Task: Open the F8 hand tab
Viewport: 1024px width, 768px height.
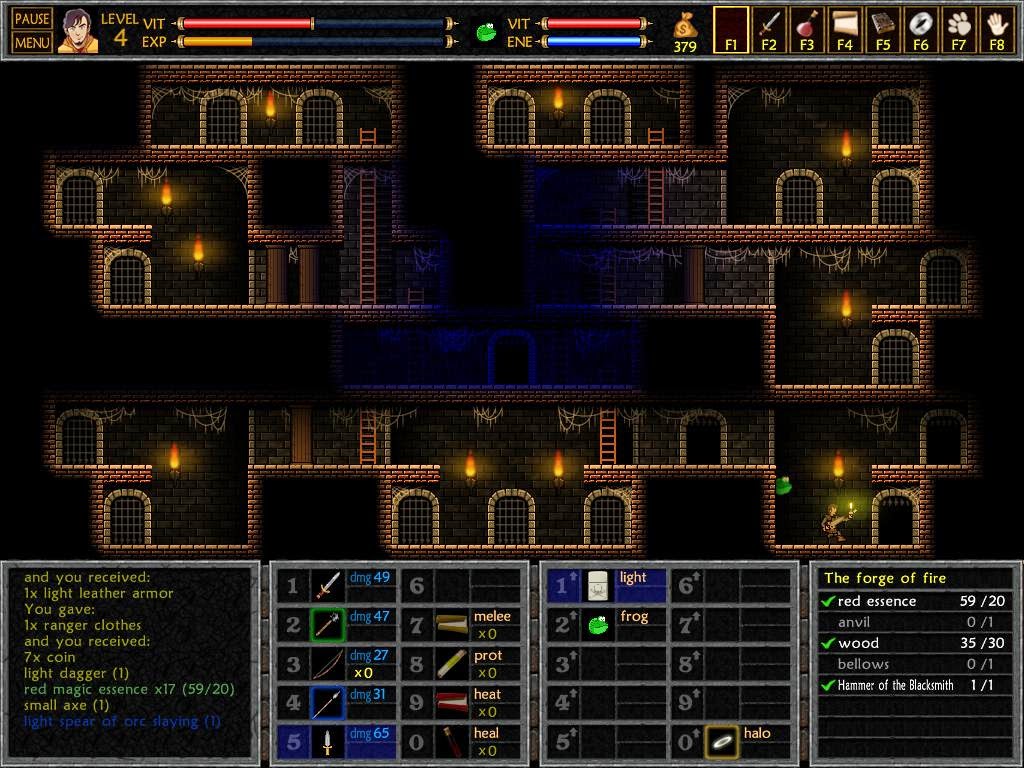Action: click(x=996, y=30)
